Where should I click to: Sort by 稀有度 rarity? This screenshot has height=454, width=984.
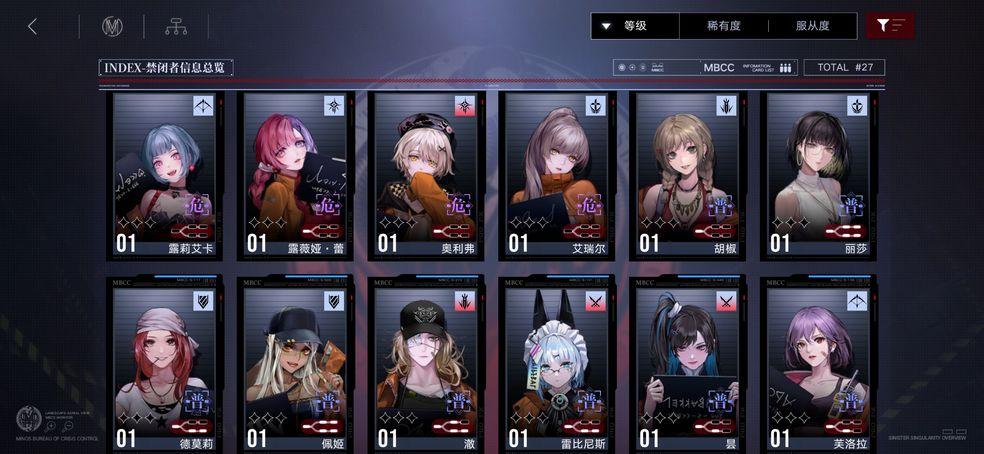(x=724, y=26)
